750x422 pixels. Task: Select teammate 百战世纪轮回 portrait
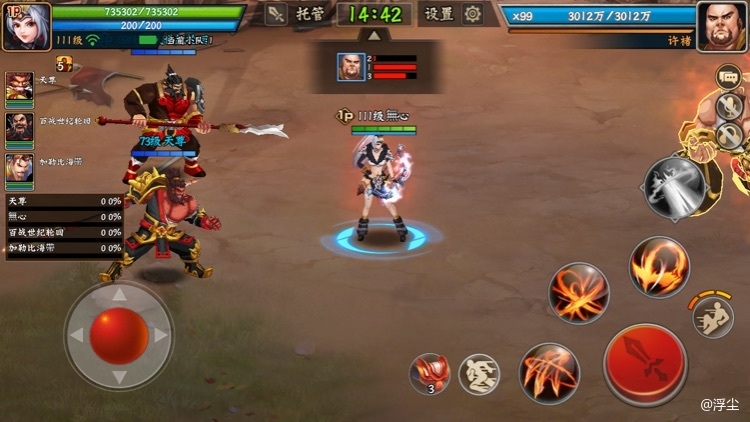tap(19, 128)
